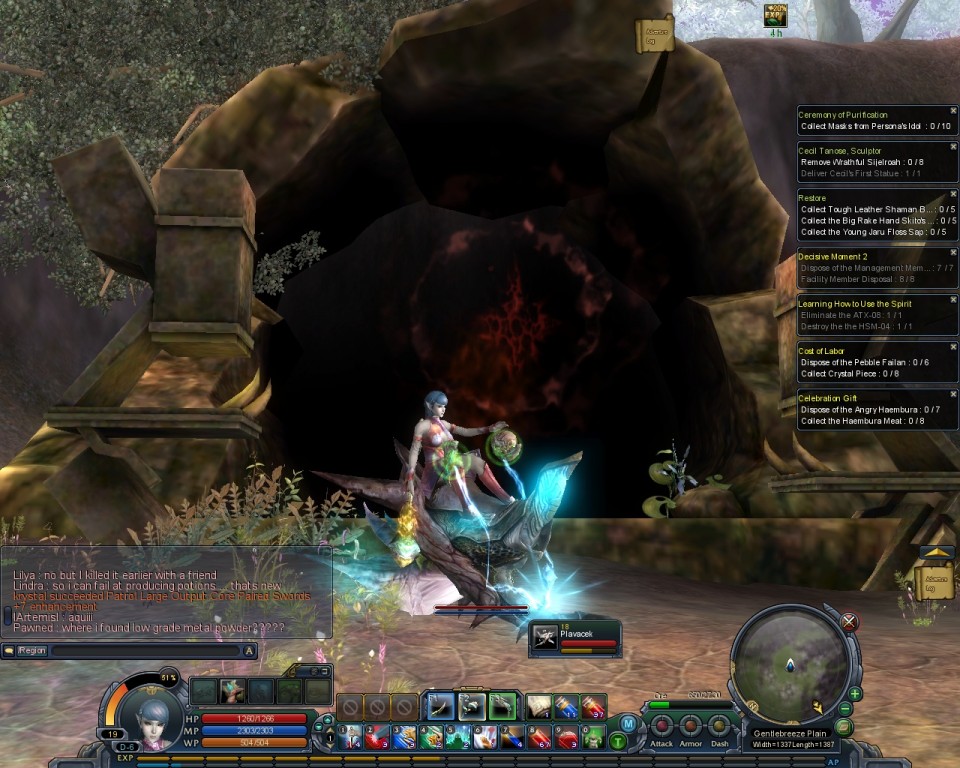Close the minimap with red X button

(850, 622)
